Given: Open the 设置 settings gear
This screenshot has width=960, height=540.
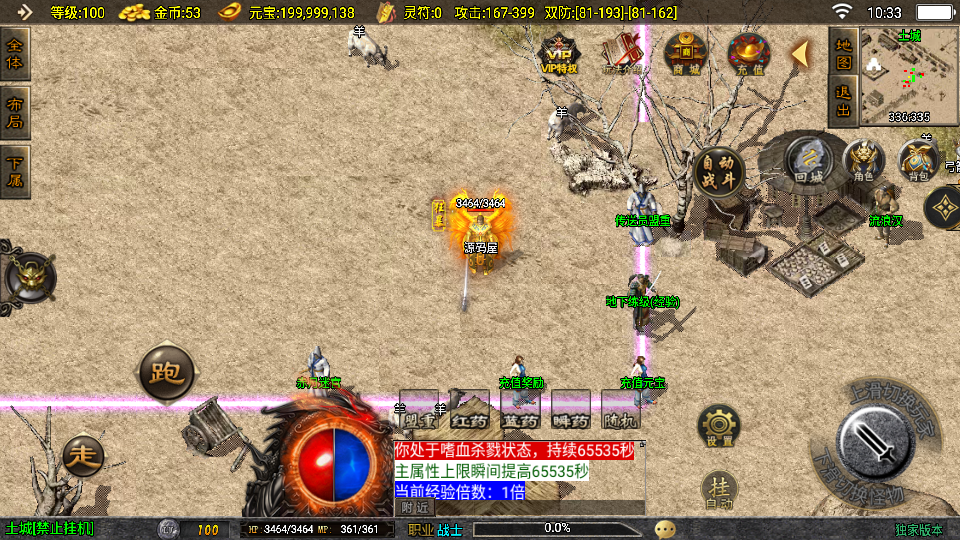Looking at the screenshot, I should 719,427.
